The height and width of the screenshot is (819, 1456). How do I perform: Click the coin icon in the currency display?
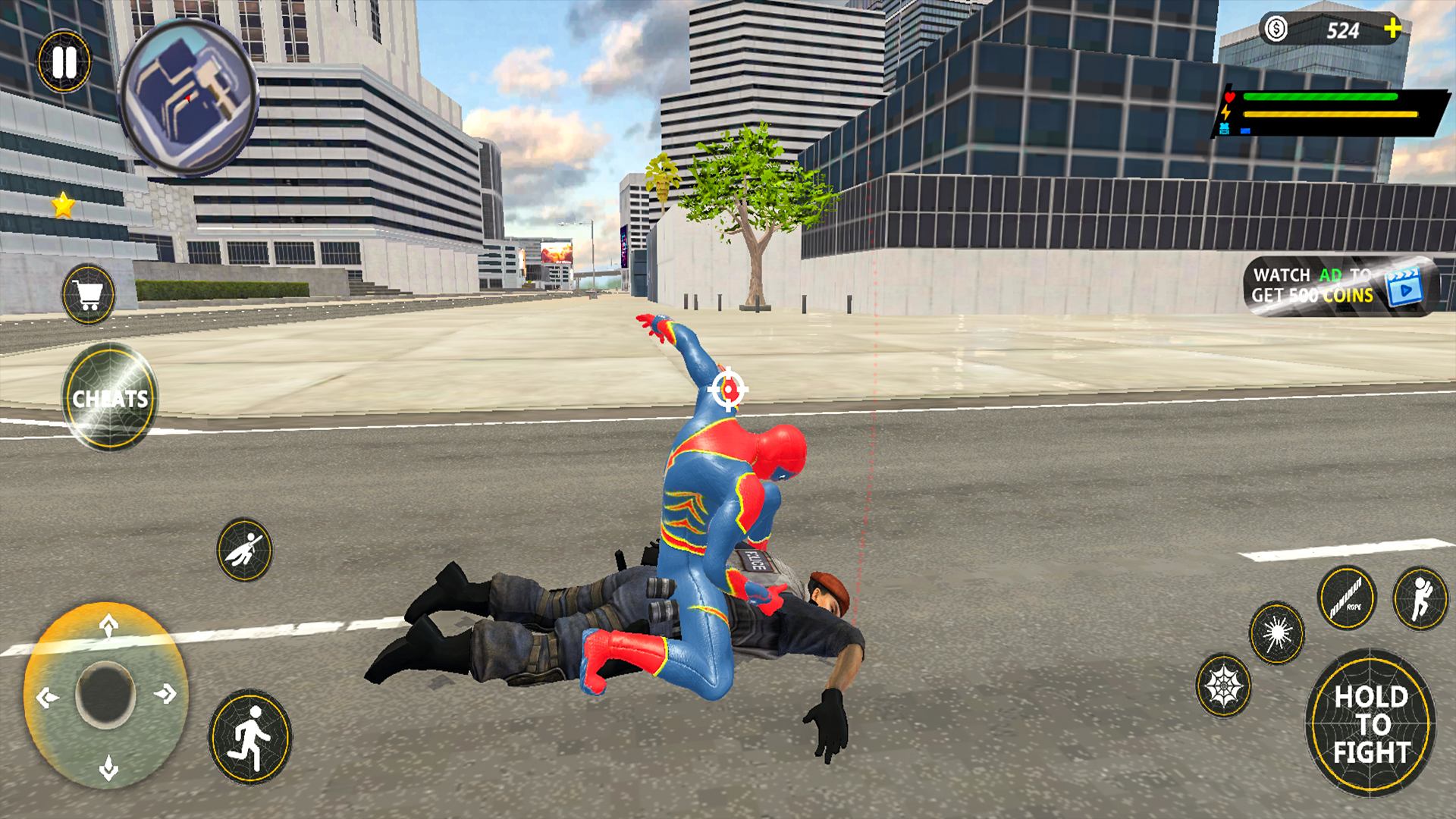[x=1276, y=29]
